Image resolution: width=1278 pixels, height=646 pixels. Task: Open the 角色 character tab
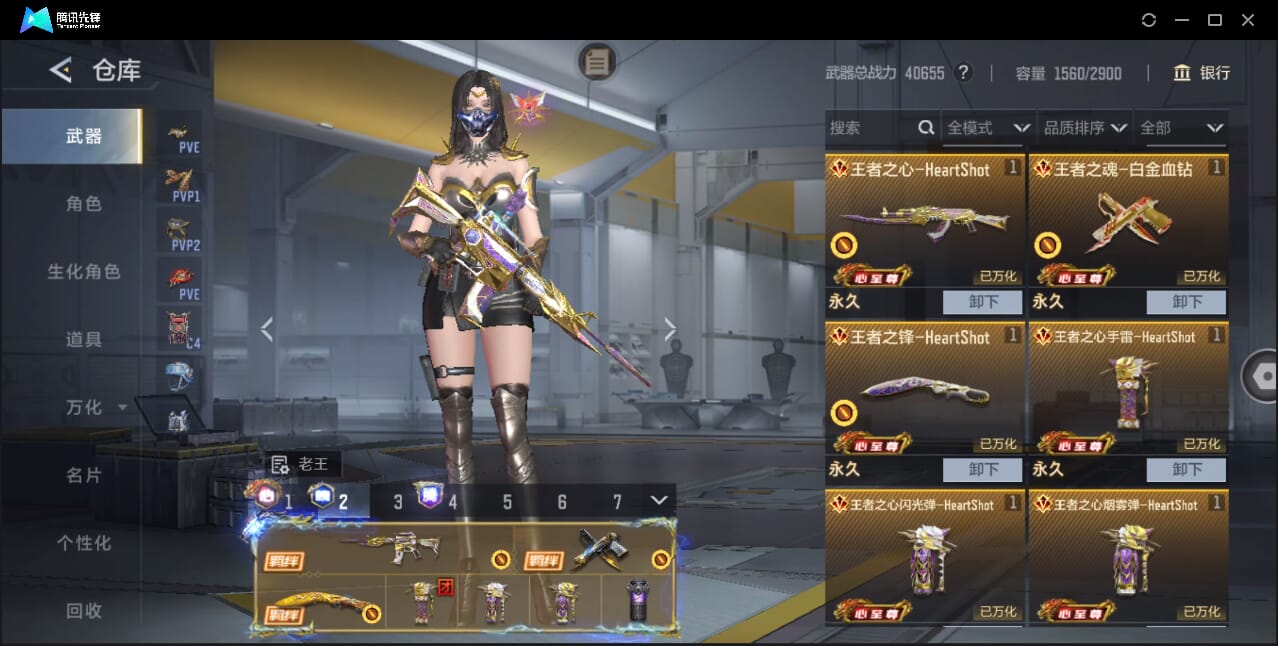tap(83, 204)
